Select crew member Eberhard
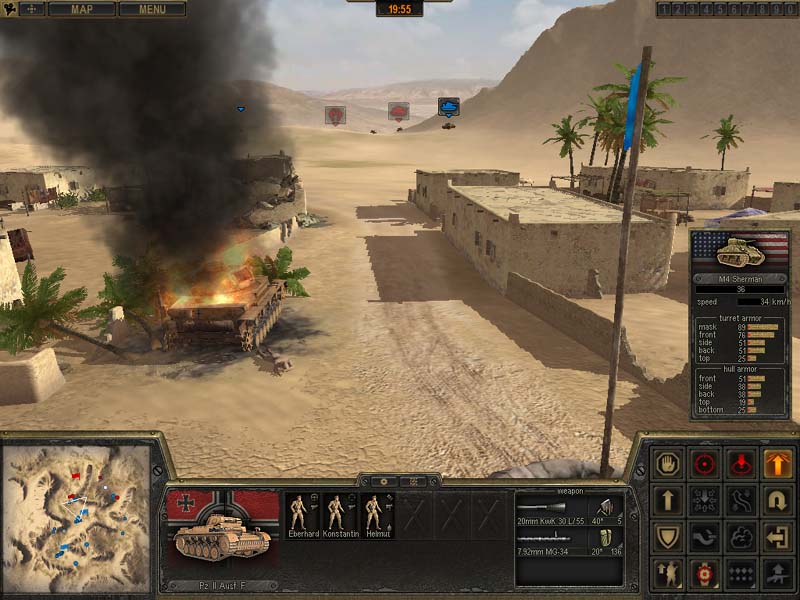Viewport: 800px width, 600px height. pyautogui.click(x=299, y=516)
